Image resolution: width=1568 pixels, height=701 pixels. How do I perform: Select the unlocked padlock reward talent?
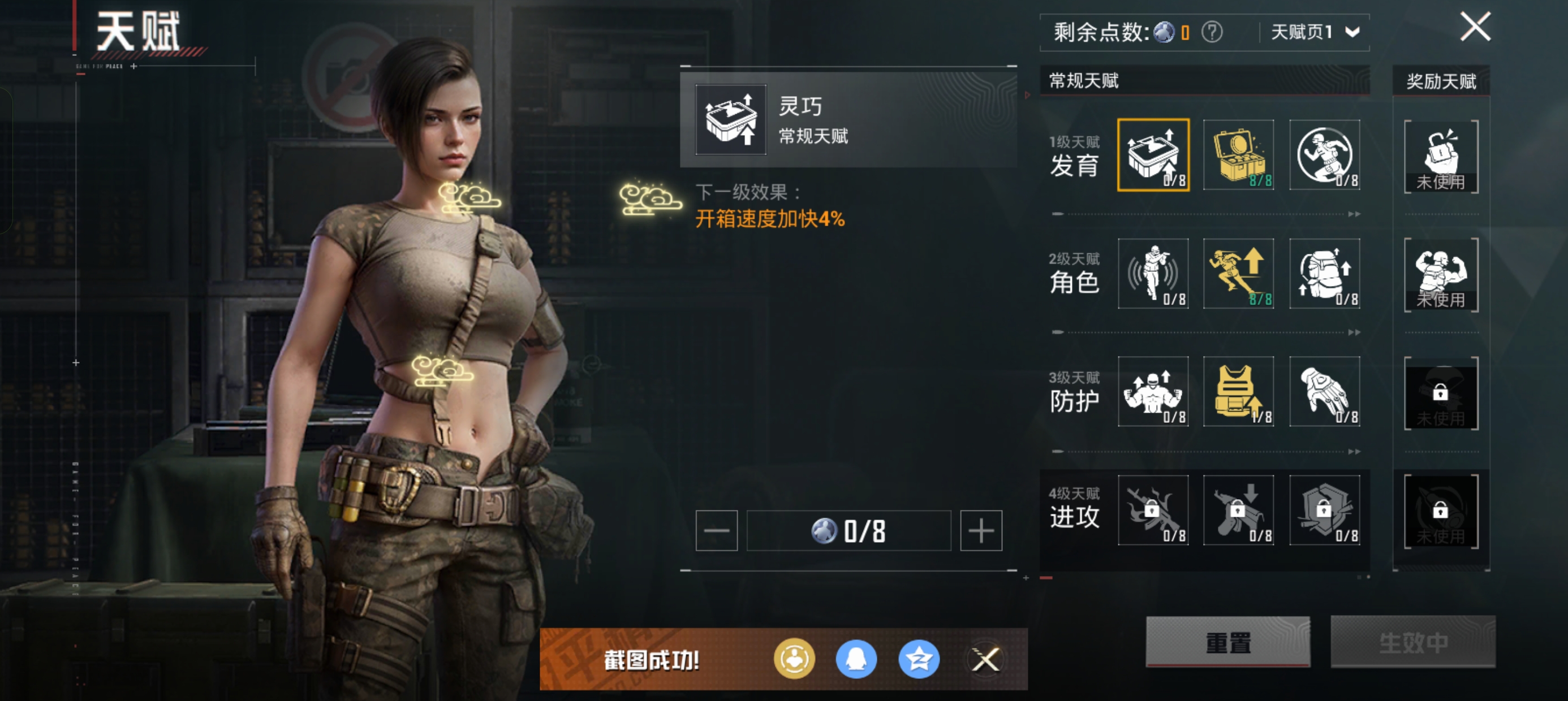pos(1441,157)
